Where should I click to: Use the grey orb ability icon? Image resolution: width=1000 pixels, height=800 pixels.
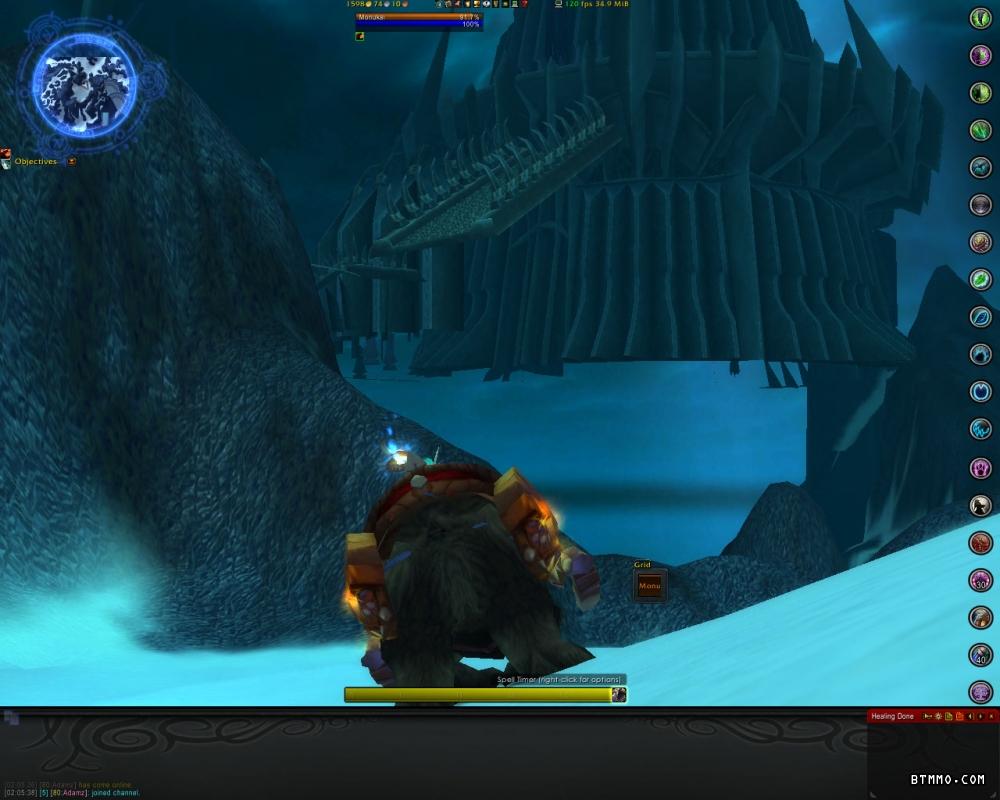click(x=981, y=205)
